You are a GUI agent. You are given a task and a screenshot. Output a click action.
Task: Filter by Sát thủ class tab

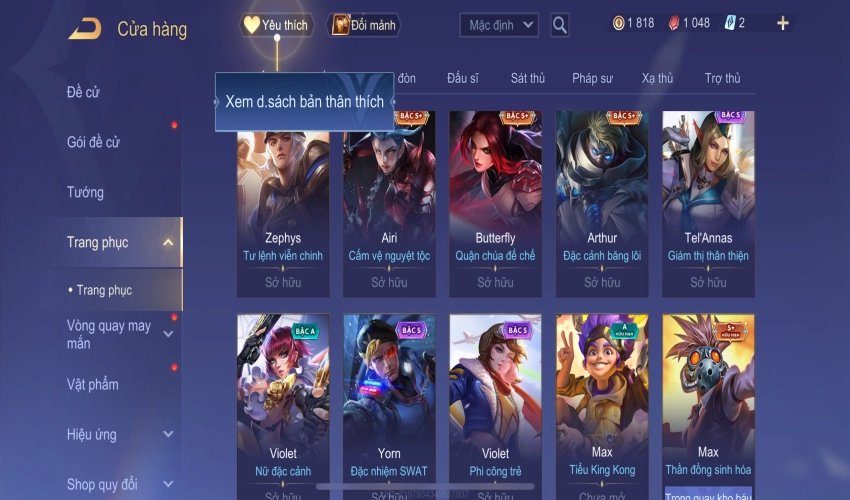[x=527, y=79]
